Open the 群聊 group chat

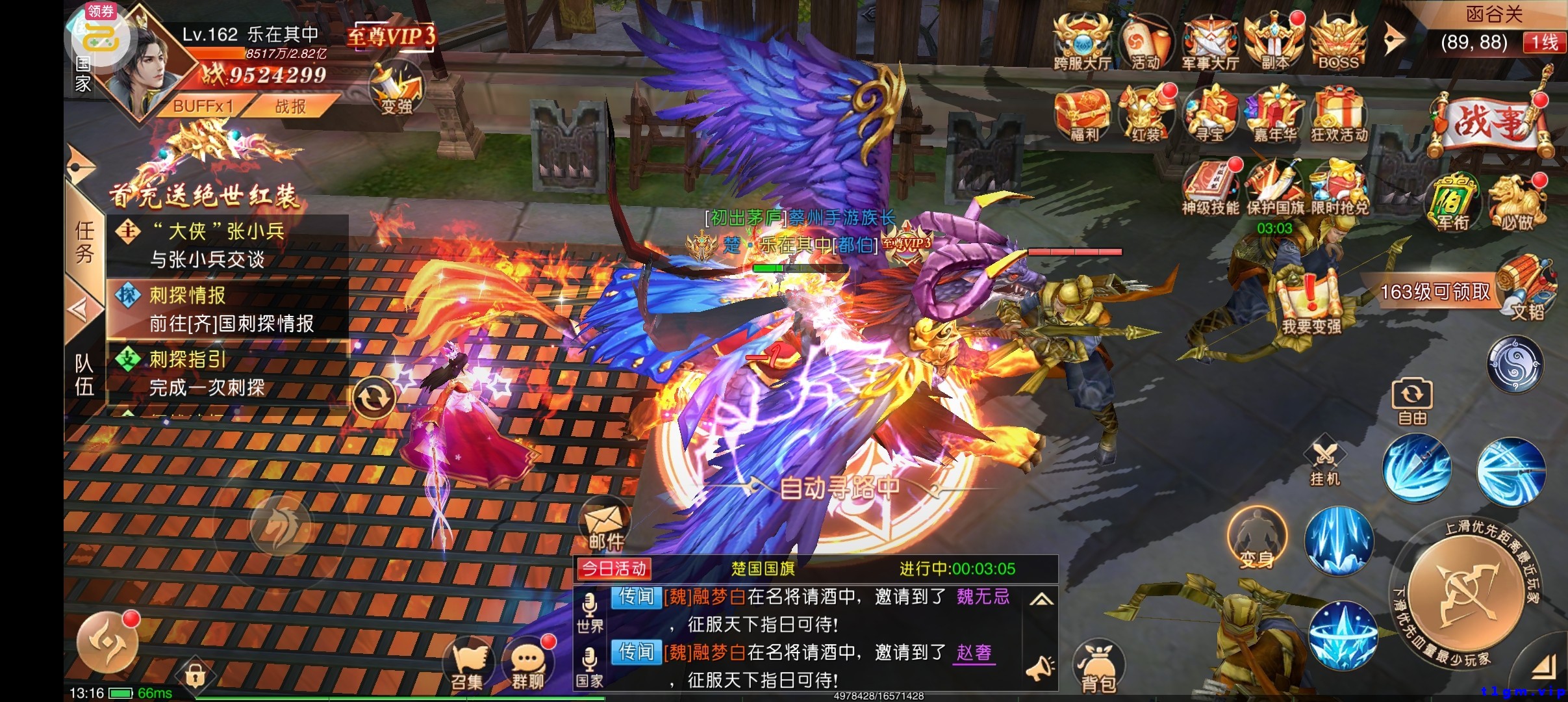pyautogui.click(x=527, y=664)
